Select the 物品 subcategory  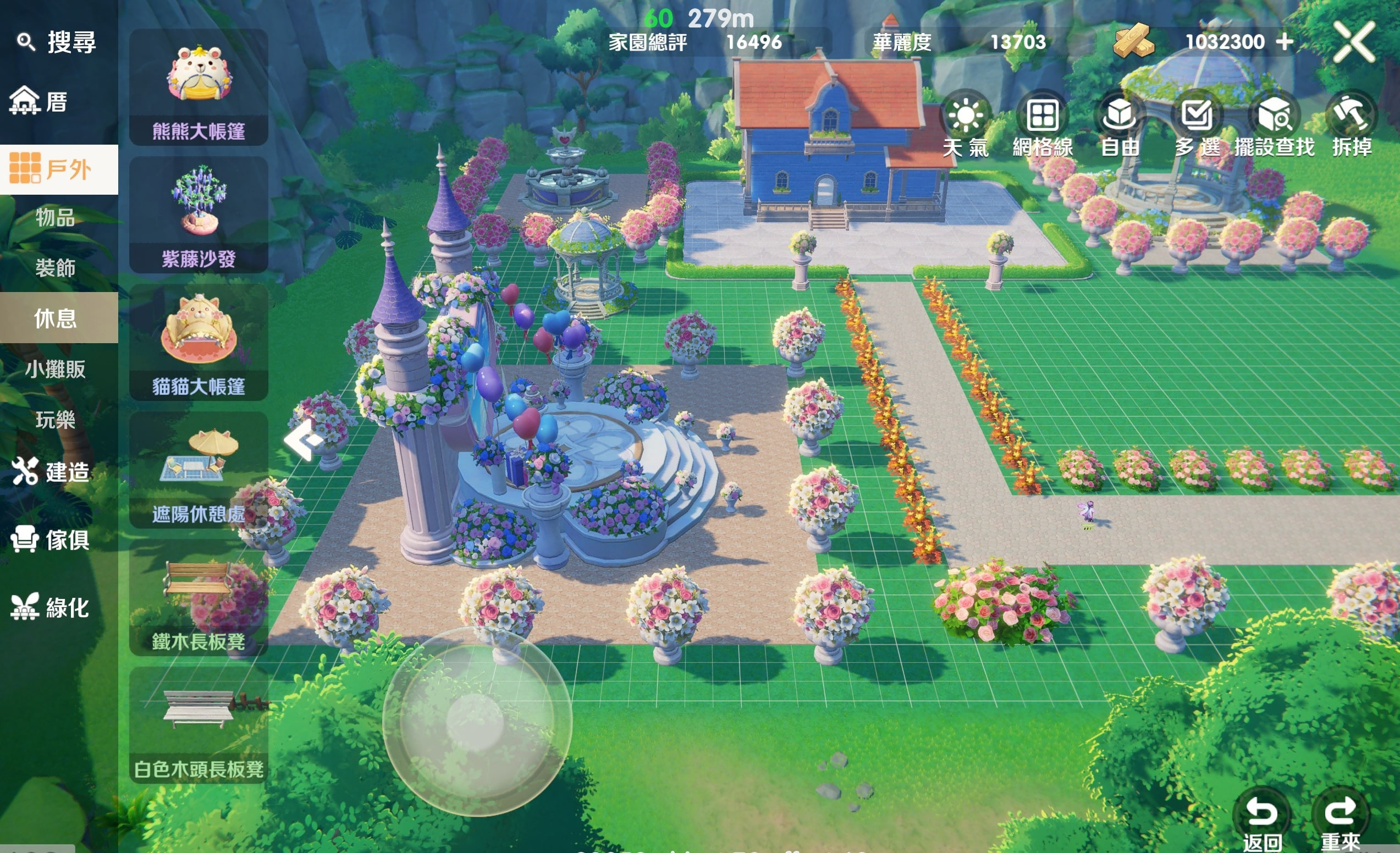point(55,218)
